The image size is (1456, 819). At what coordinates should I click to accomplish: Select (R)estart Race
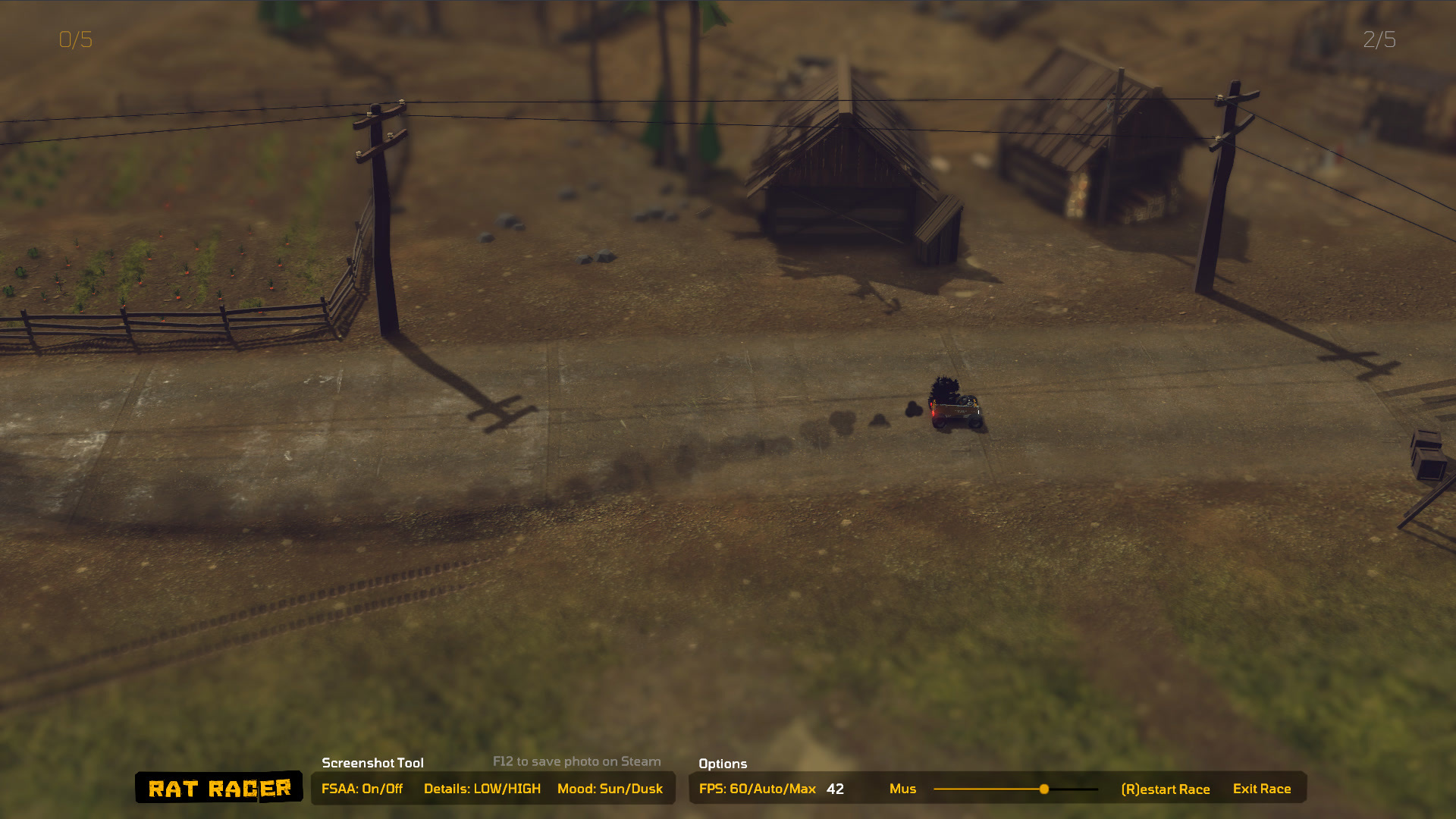click(1166, 789)
